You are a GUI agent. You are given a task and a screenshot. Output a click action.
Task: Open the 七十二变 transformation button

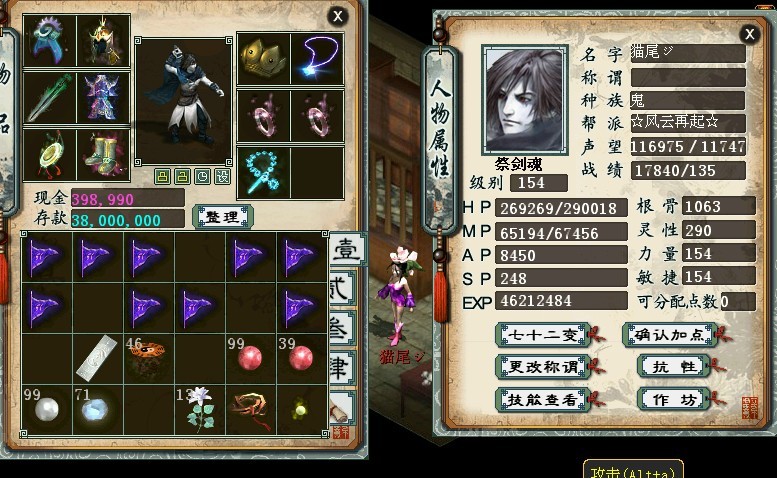click(x=542, y=335)
